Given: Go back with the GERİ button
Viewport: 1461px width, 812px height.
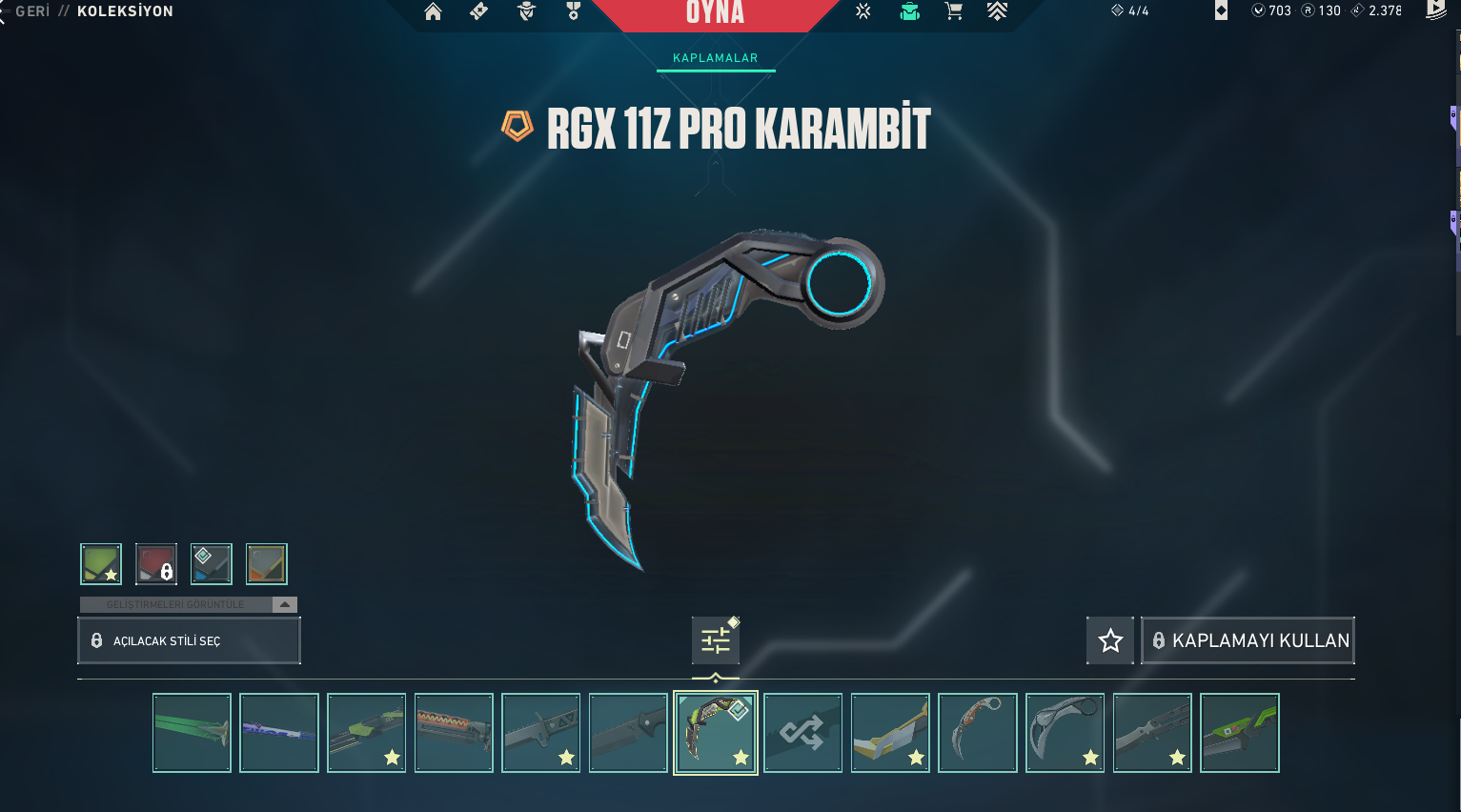Looking at the screenshot, I should tap(31, 11).
